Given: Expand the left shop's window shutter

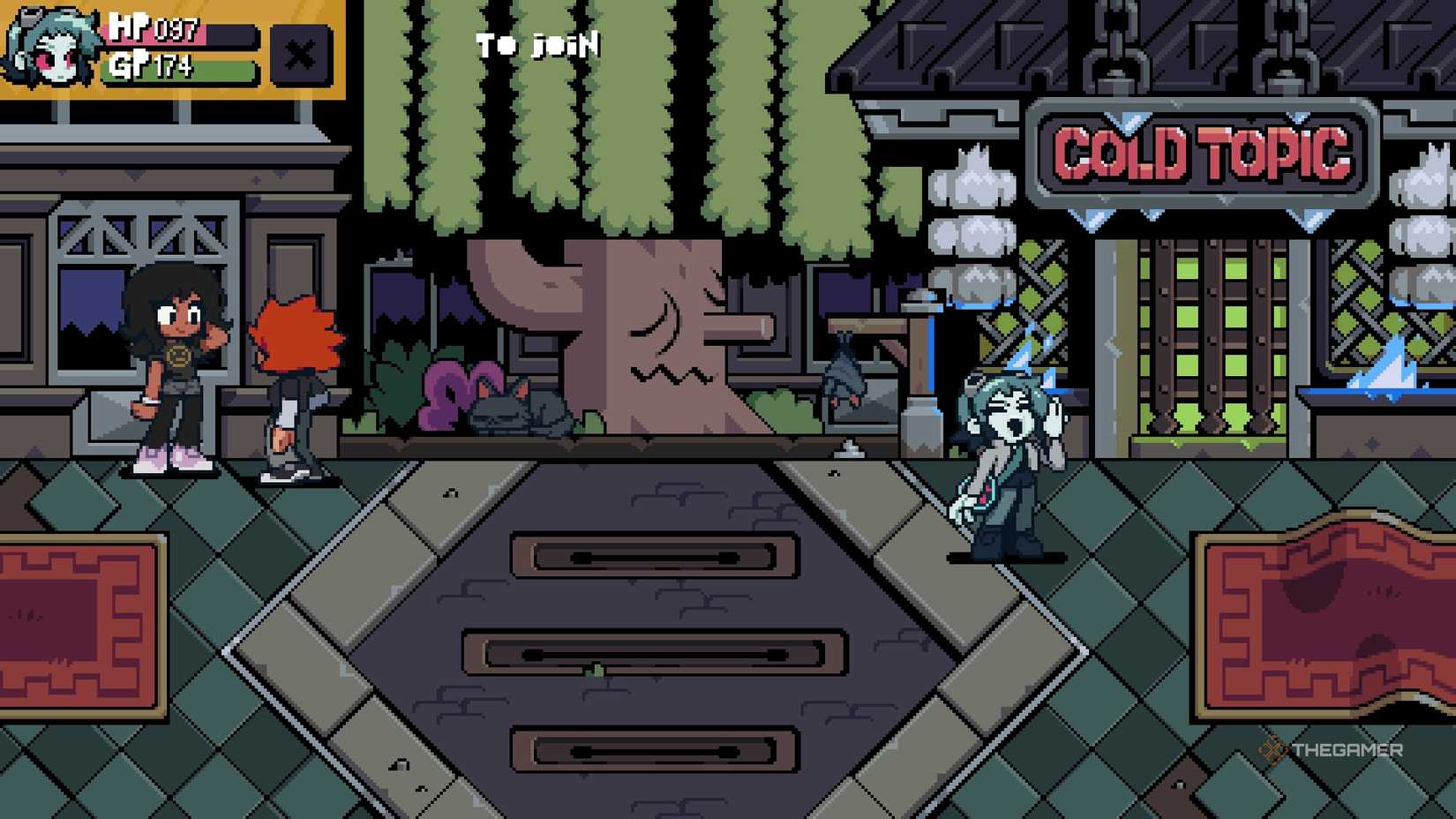Looking at the screenshot, I should point(141,238).
